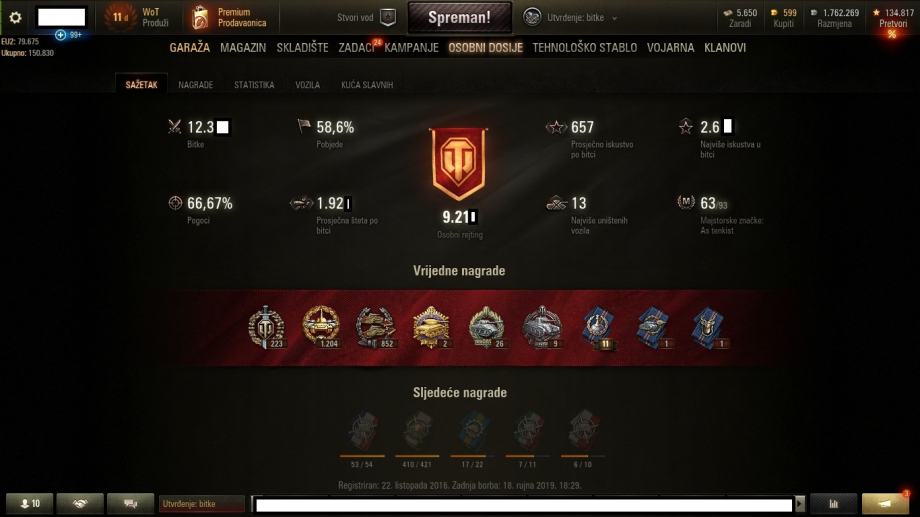Show the ZADACI missions page
Image resolution: width=920 pixels, height=517 pixels.
click(x=357, y=47)
